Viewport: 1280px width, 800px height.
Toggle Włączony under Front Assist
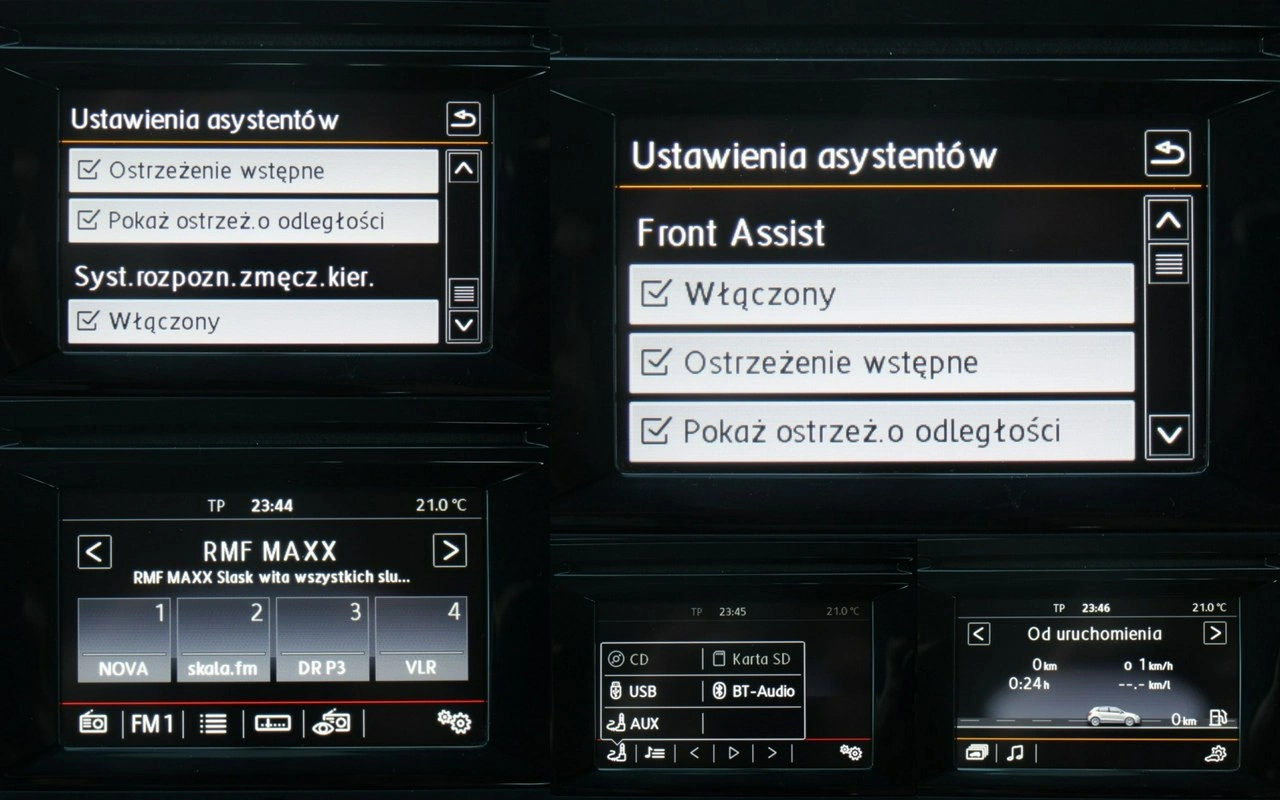pyautogui.click(x=881, y=294)
